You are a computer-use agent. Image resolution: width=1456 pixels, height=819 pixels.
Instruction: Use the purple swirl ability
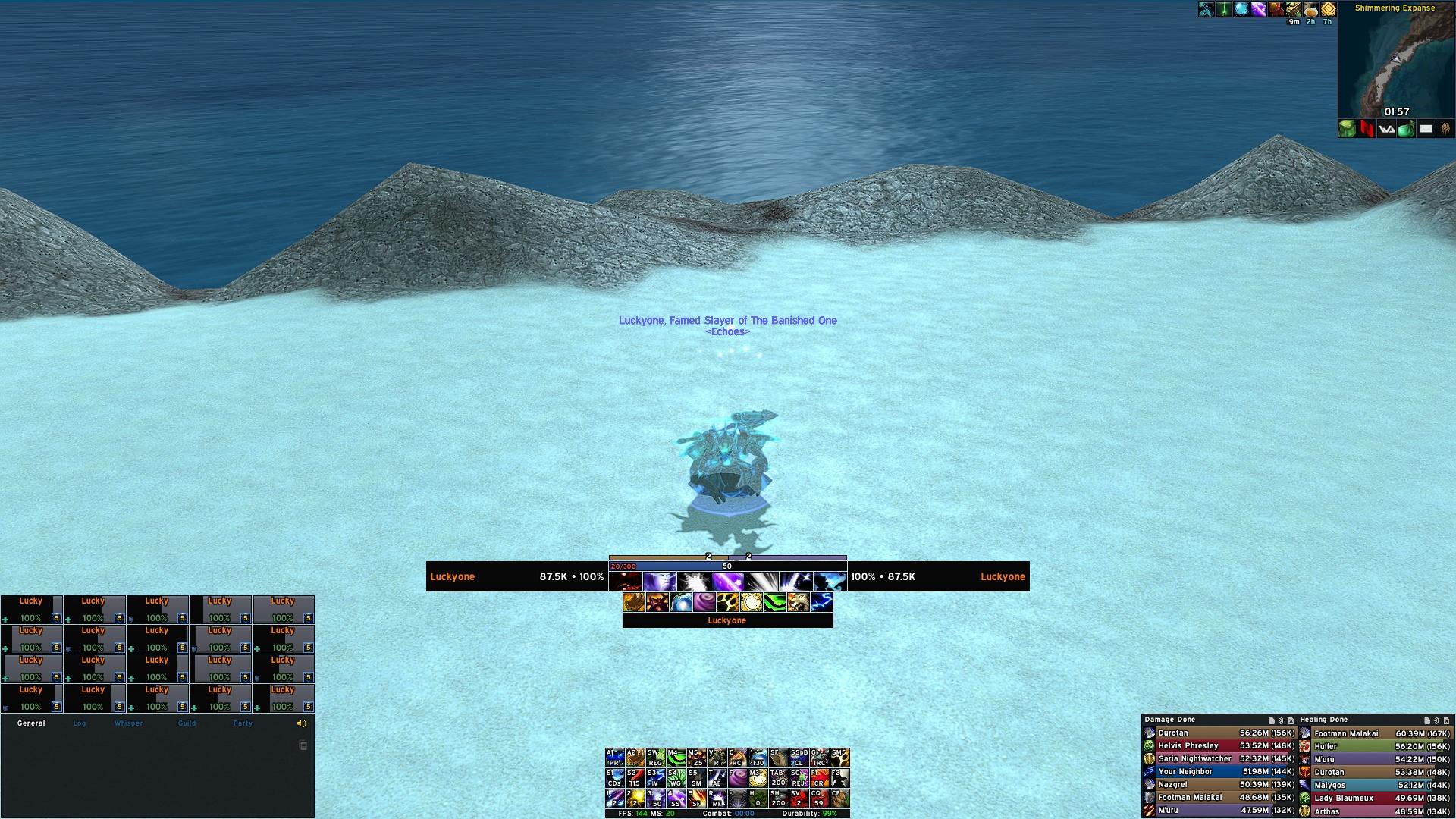[704, 603]
